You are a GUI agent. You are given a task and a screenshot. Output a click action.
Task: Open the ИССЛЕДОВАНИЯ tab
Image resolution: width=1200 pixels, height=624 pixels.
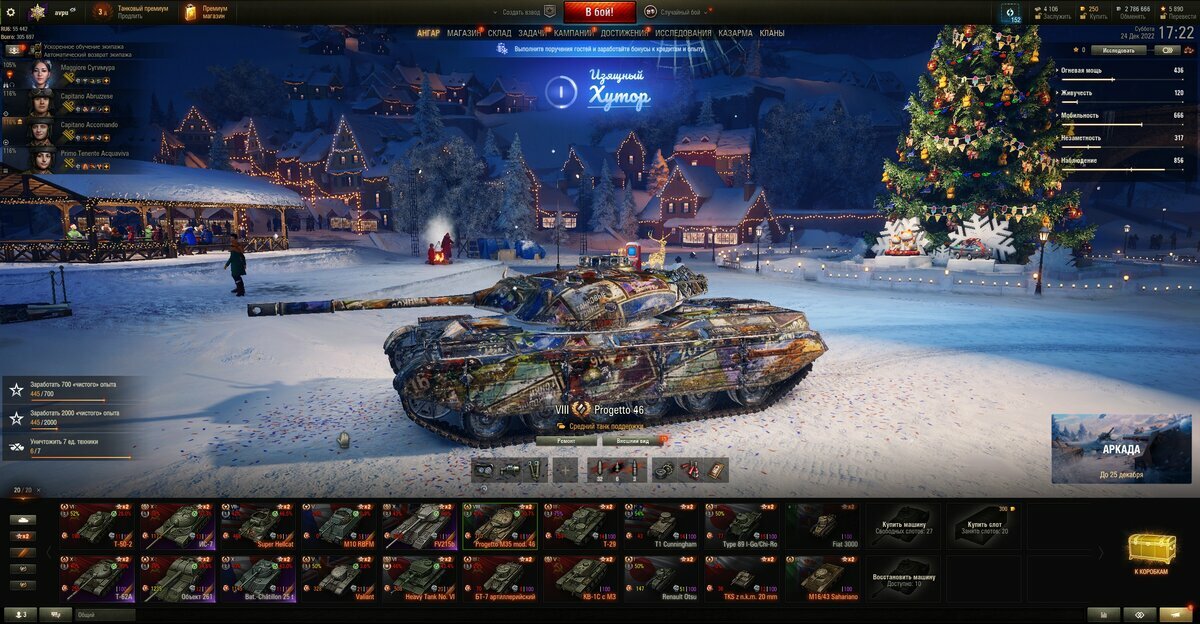[683, 33]
